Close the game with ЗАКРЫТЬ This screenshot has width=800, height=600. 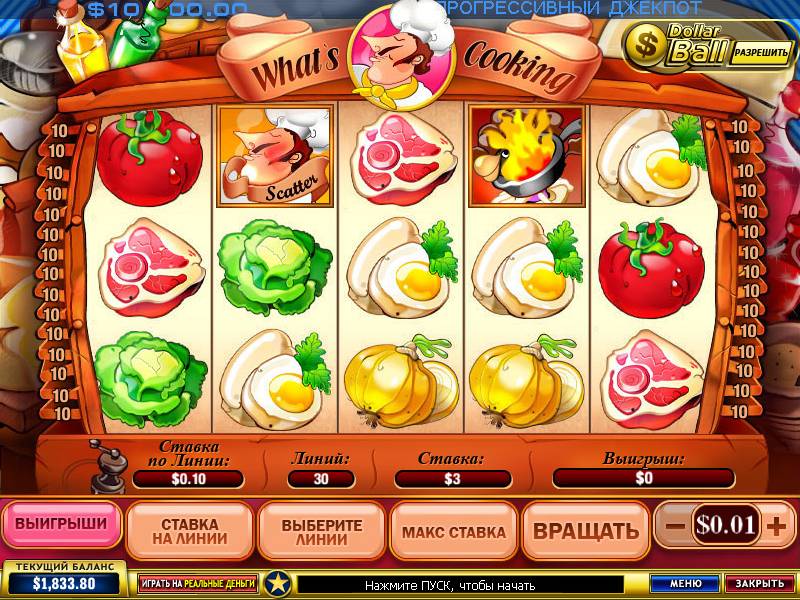point(758,583)
